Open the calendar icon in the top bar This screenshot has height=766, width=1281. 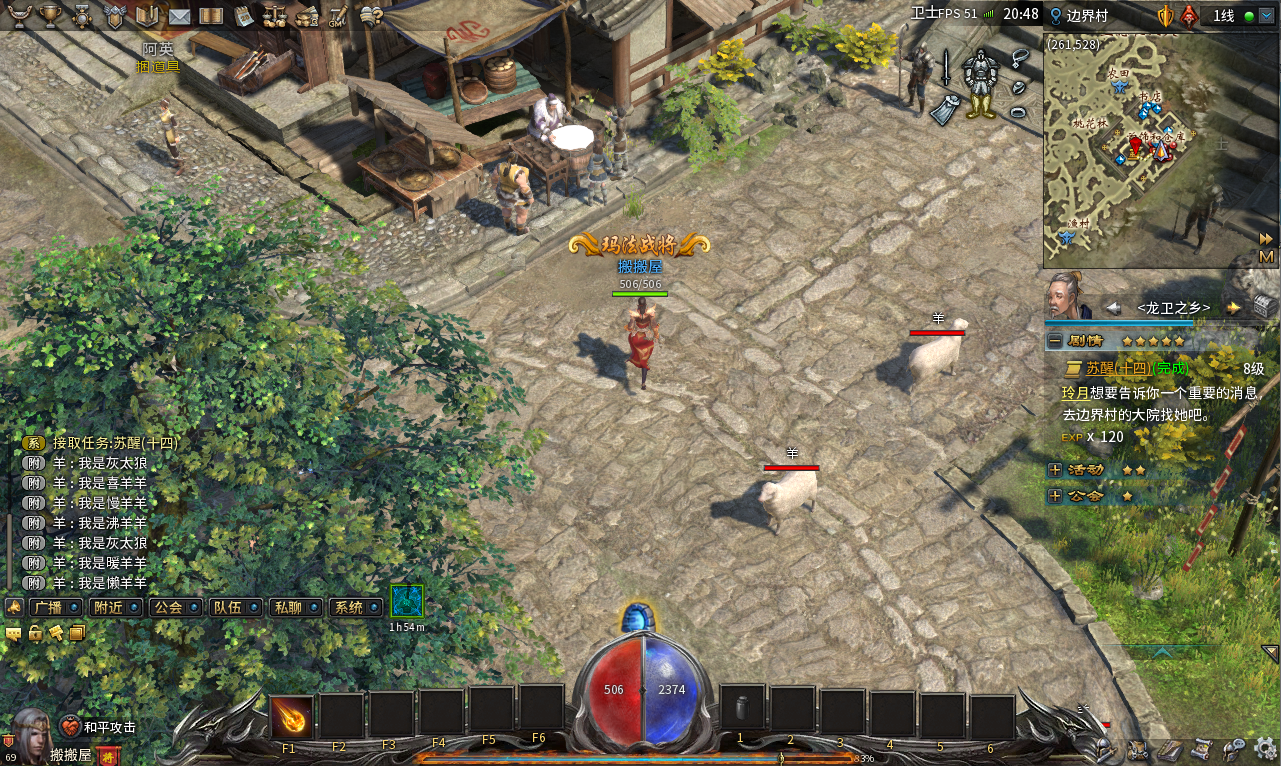244,15
